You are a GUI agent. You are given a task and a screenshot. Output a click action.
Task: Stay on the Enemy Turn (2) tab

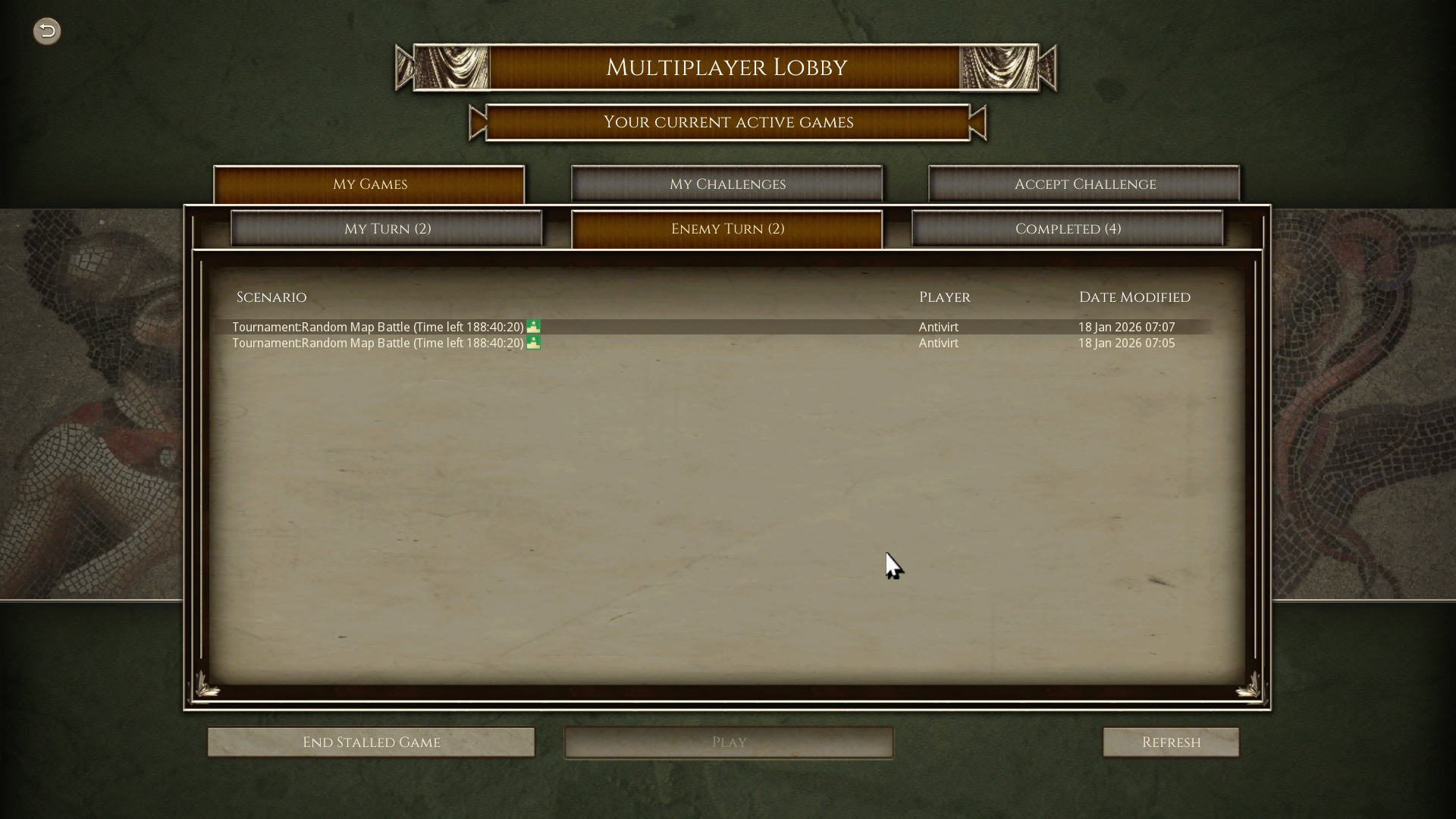727,228
